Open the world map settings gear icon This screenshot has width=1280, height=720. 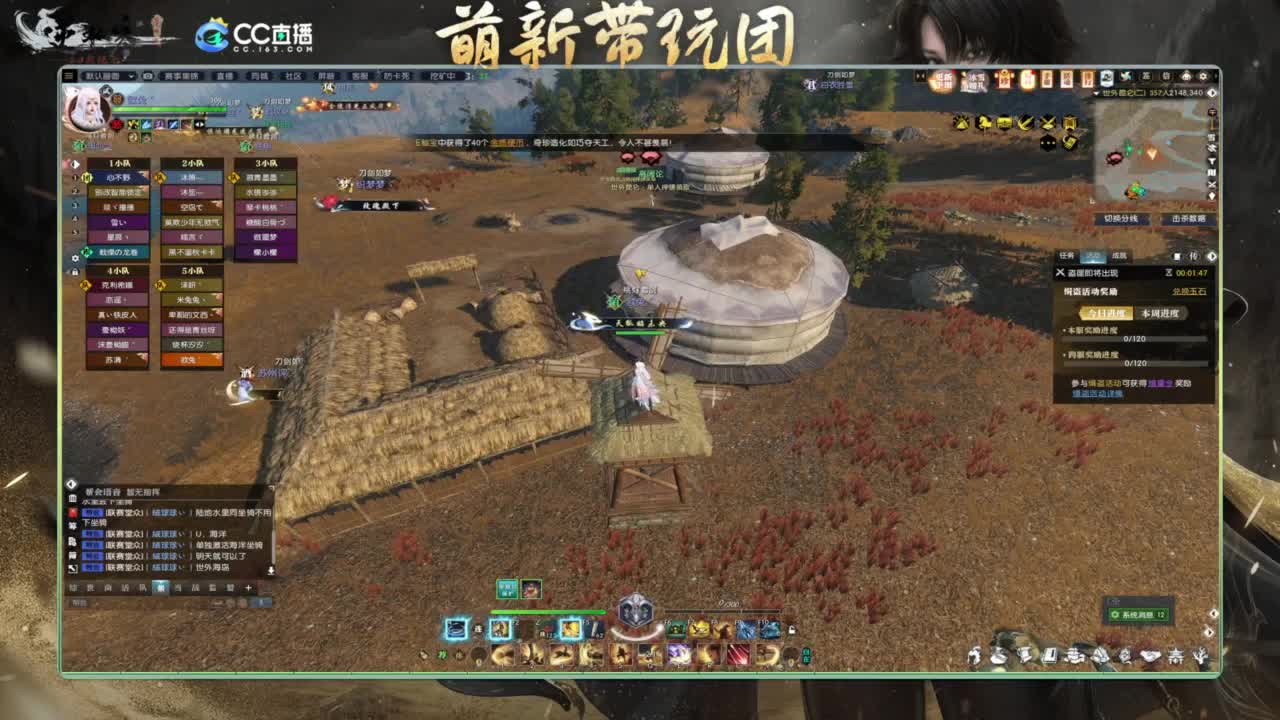coord(1203,76)
